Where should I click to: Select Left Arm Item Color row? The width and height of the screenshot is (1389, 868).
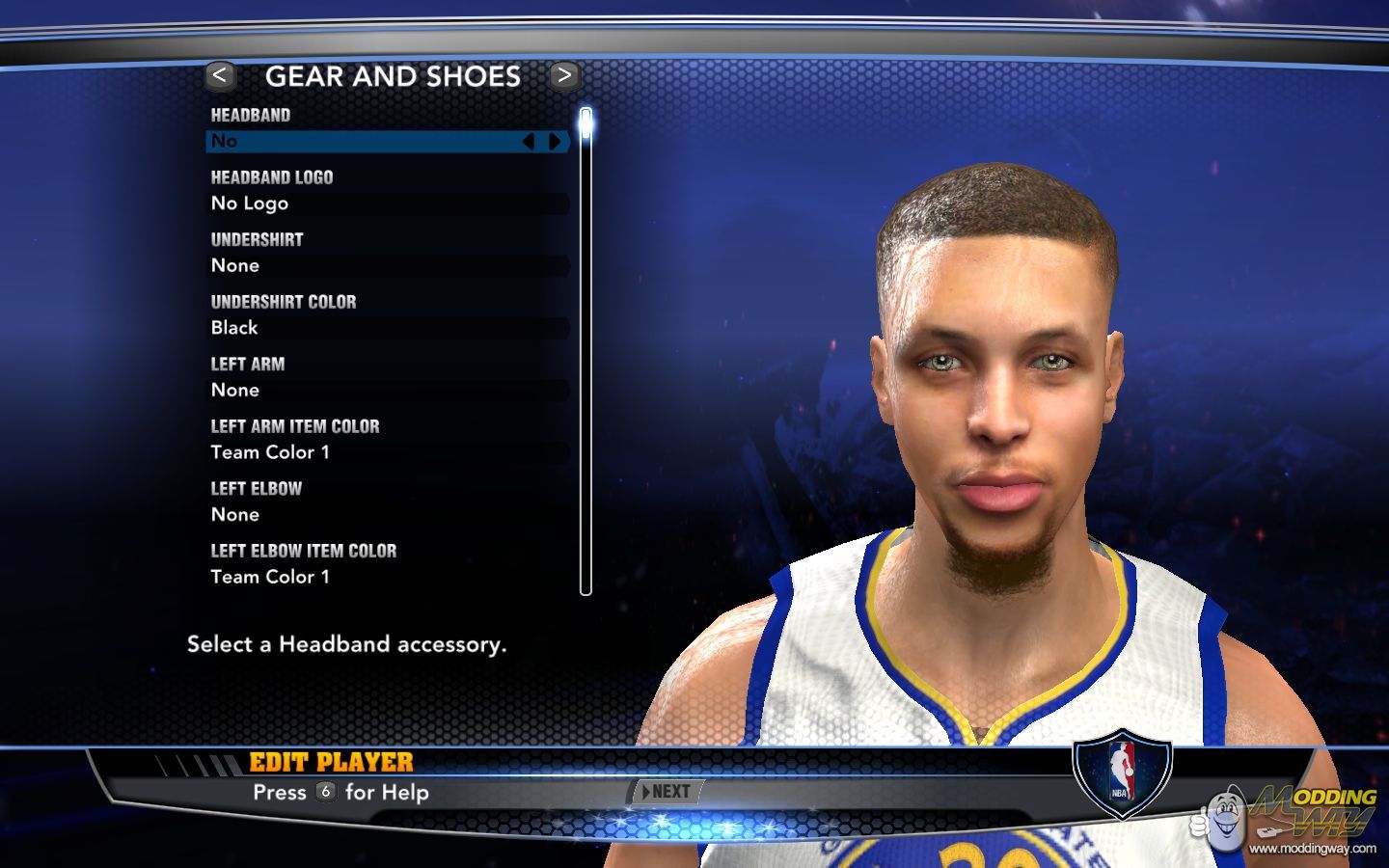[388, 452]
